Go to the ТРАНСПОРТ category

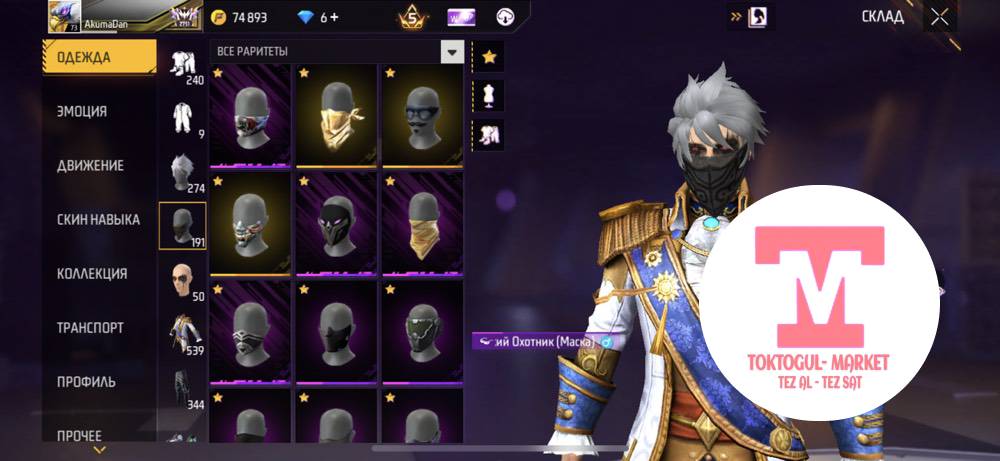pyautogui.click(x=90, y=328)
